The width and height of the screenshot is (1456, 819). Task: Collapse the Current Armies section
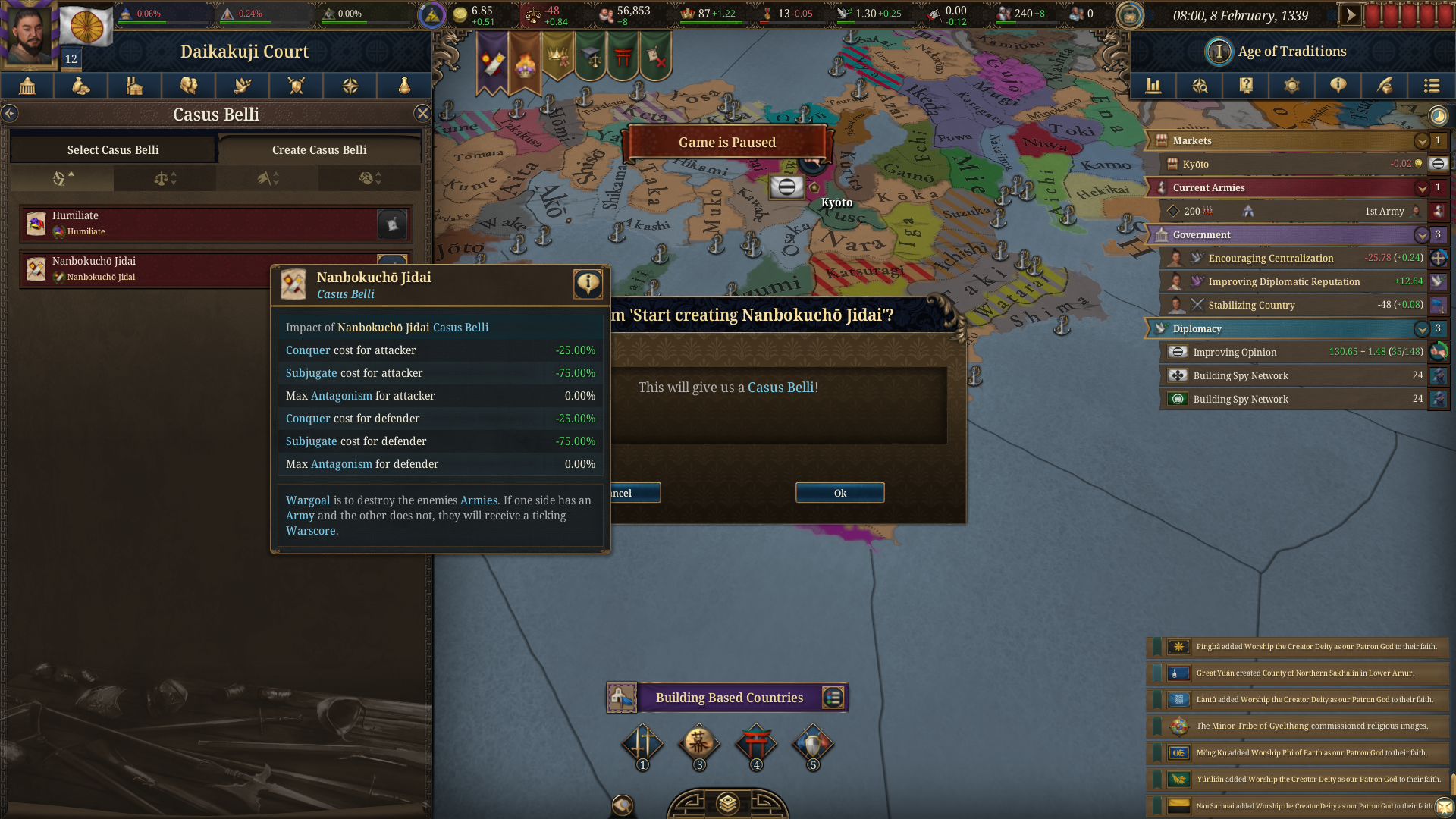[x=1421, y=188]
